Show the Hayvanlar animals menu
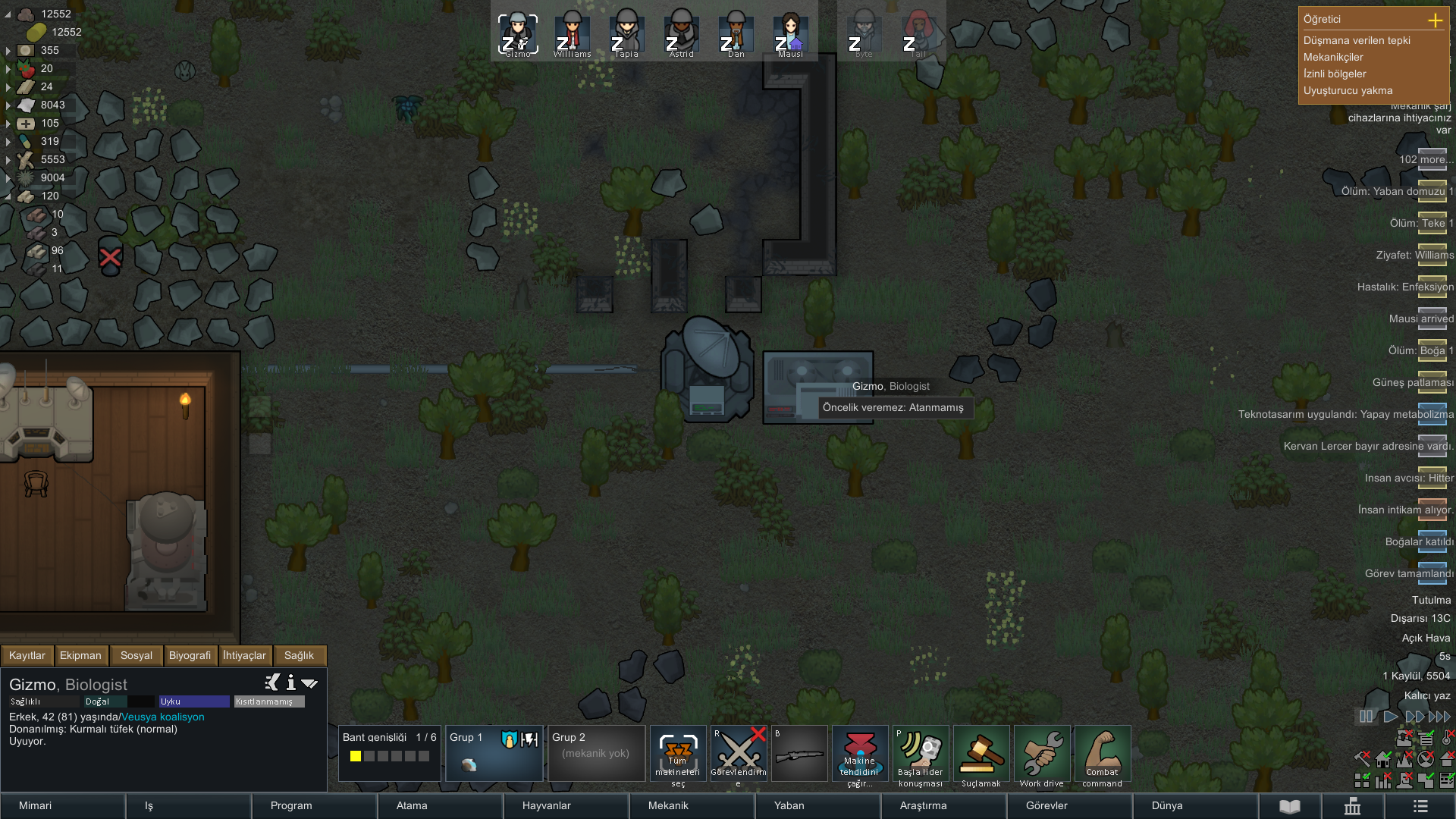 (x=564, y=805)
